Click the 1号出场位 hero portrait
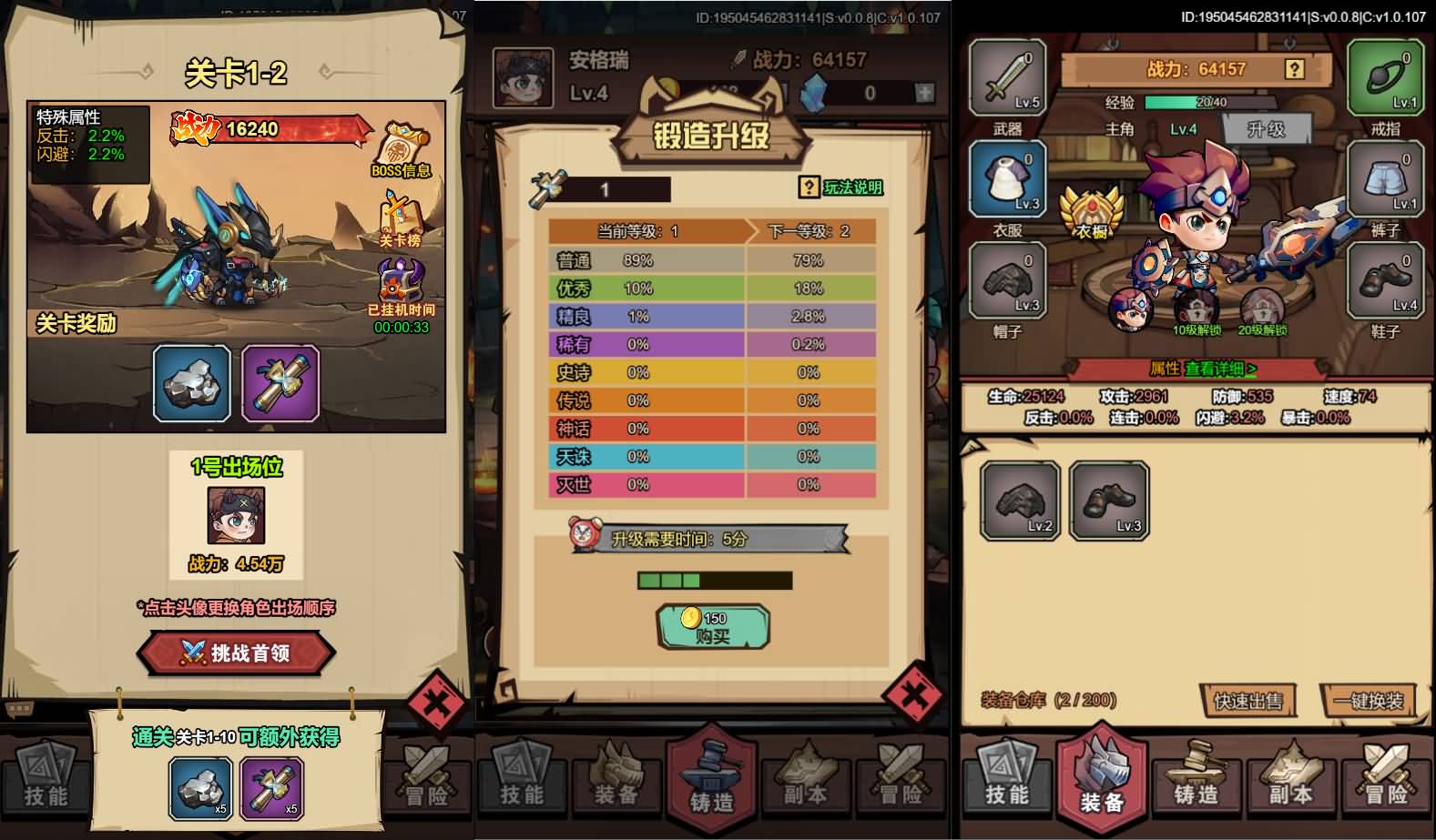The width and height of the screenshot is (1436, 840). [x=236, y=516]
